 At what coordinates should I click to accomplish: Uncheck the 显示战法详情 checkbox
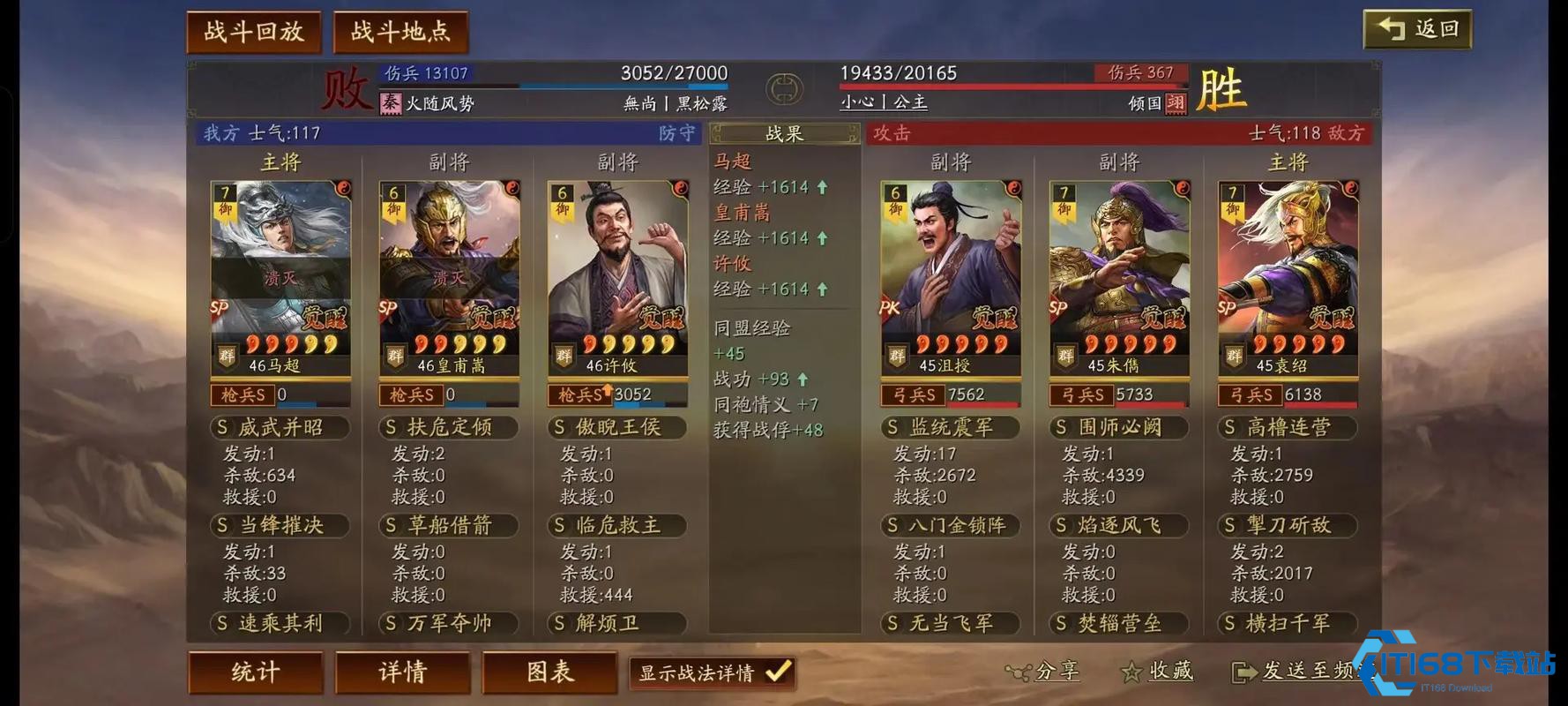point(775,672)
